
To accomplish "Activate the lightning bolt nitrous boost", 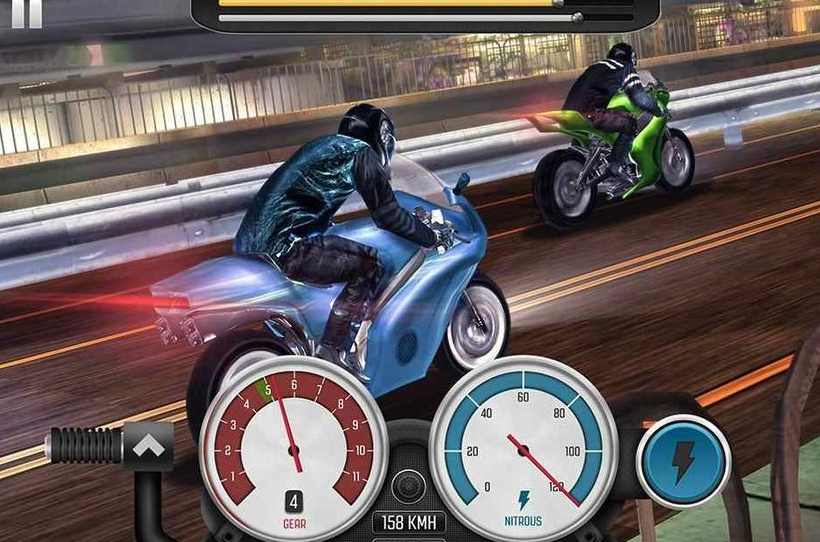I will pos(683,461).
